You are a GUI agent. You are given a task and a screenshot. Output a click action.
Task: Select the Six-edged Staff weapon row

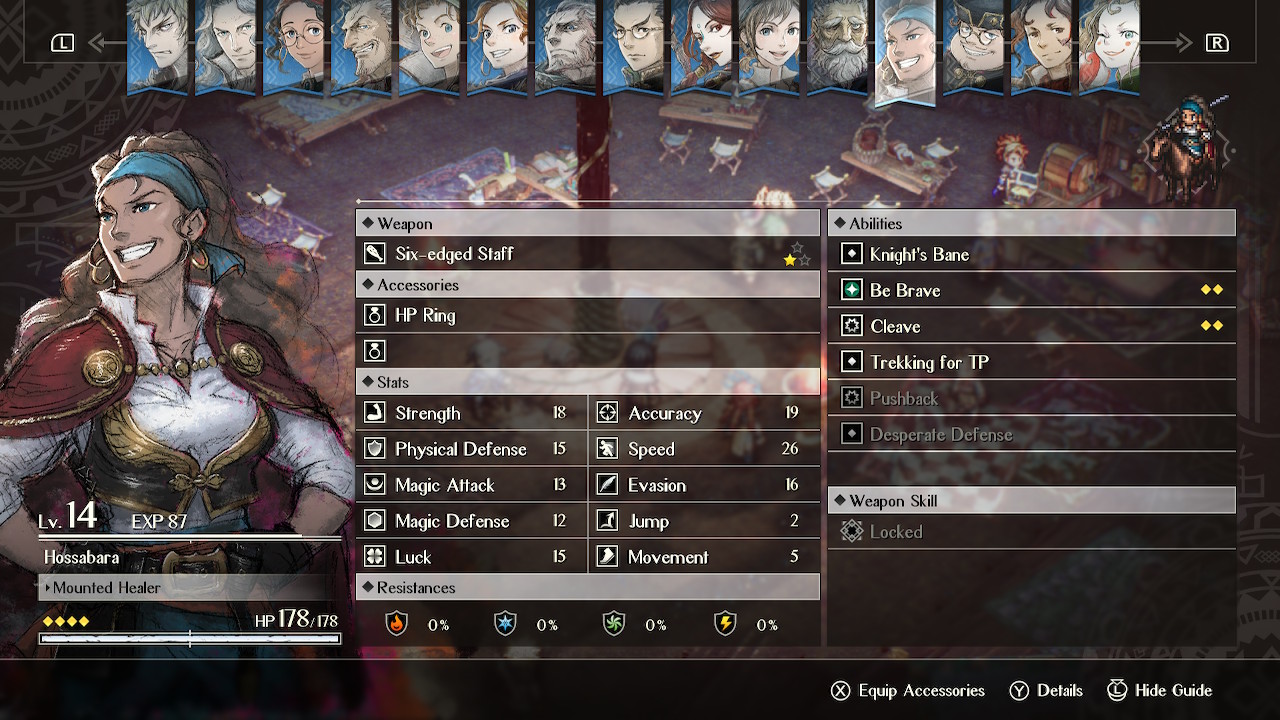[x=588, y=254]
